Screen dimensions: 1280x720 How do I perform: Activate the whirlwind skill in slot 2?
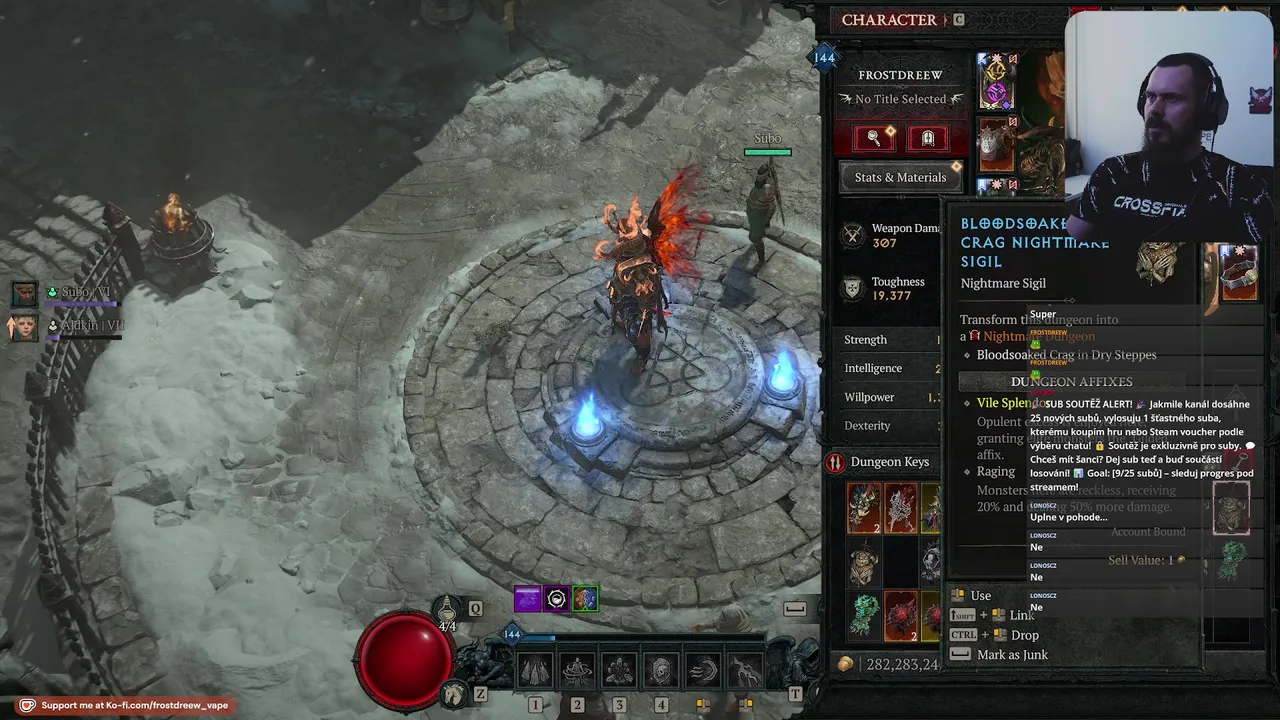tap(577, 671)
